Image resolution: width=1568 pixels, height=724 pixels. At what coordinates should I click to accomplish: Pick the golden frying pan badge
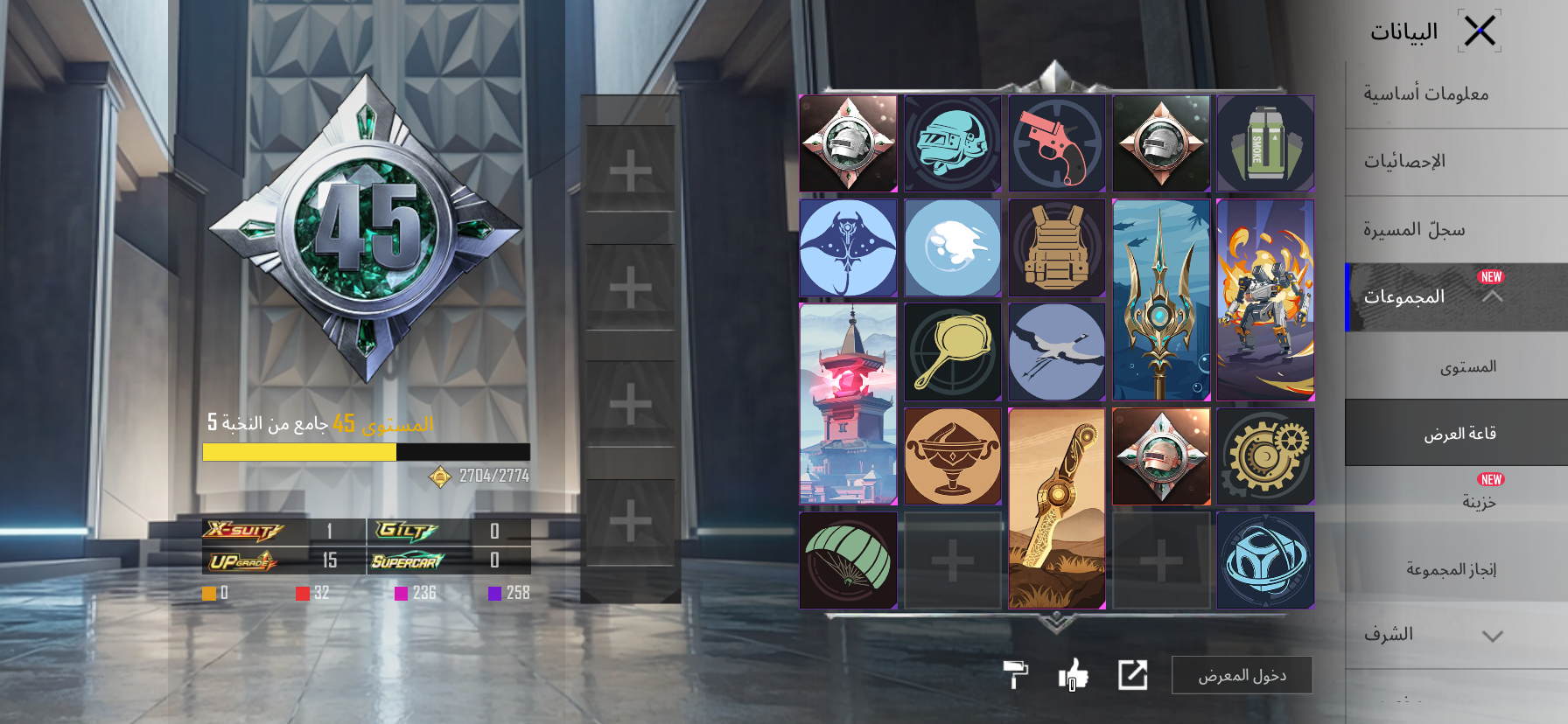[x=952, y=352]
